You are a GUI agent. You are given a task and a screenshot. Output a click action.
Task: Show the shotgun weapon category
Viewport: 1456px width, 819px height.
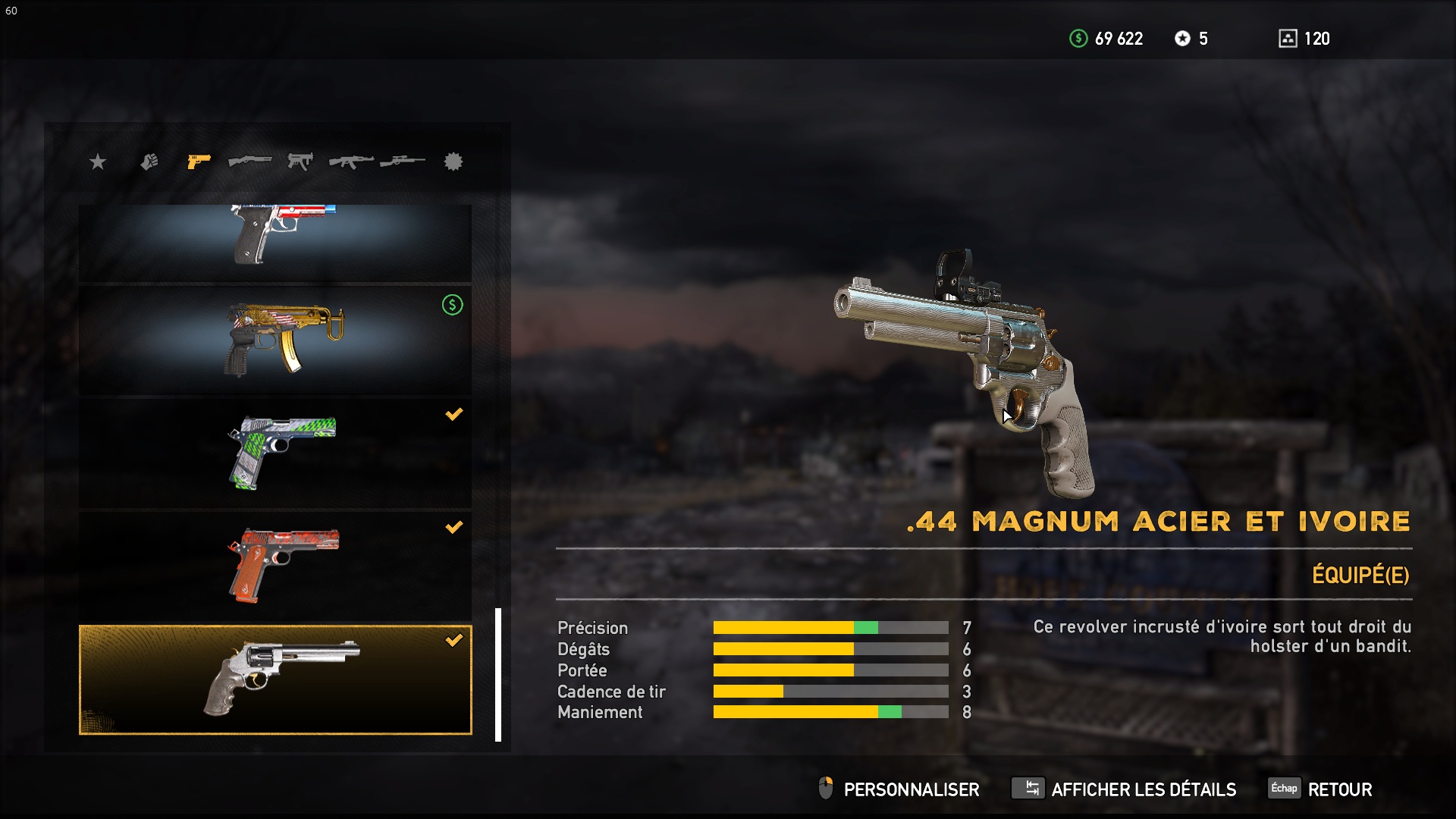click(249, 162)
